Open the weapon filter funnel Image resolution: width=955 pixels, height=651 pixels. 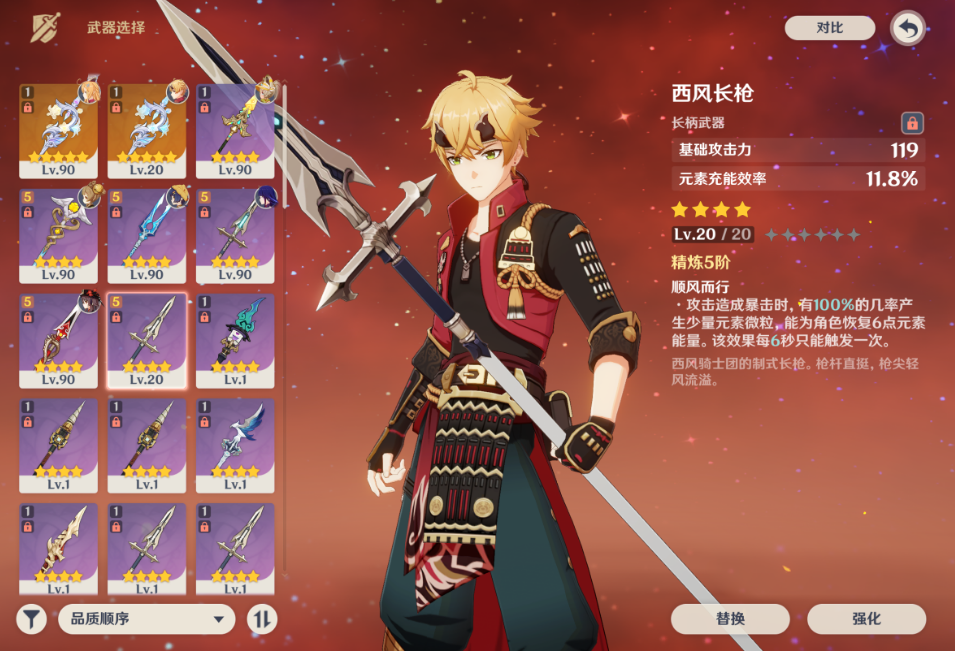[32, 619]
